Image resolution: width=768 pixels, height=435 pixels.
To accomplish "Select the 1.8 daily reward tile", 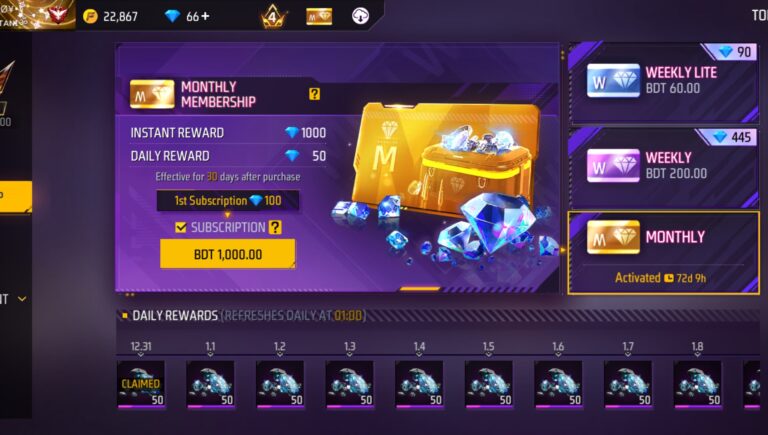I will tap(697, 384).
